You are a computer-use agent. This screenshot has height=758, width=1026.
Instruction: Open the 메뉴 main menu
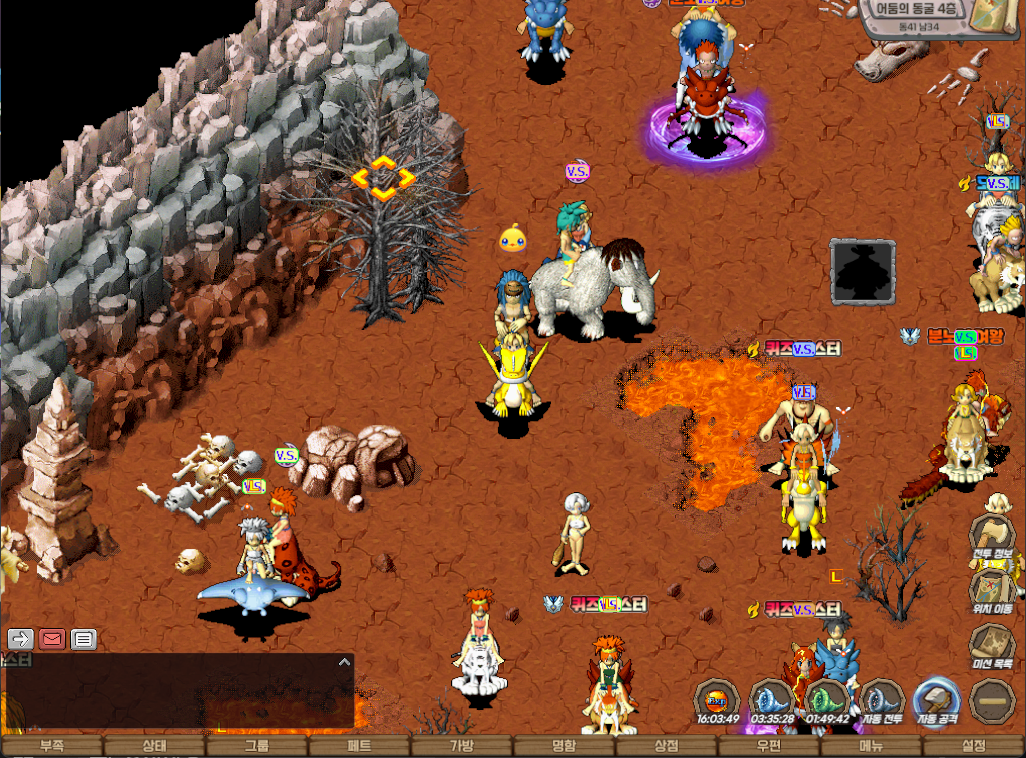[871, 746]
